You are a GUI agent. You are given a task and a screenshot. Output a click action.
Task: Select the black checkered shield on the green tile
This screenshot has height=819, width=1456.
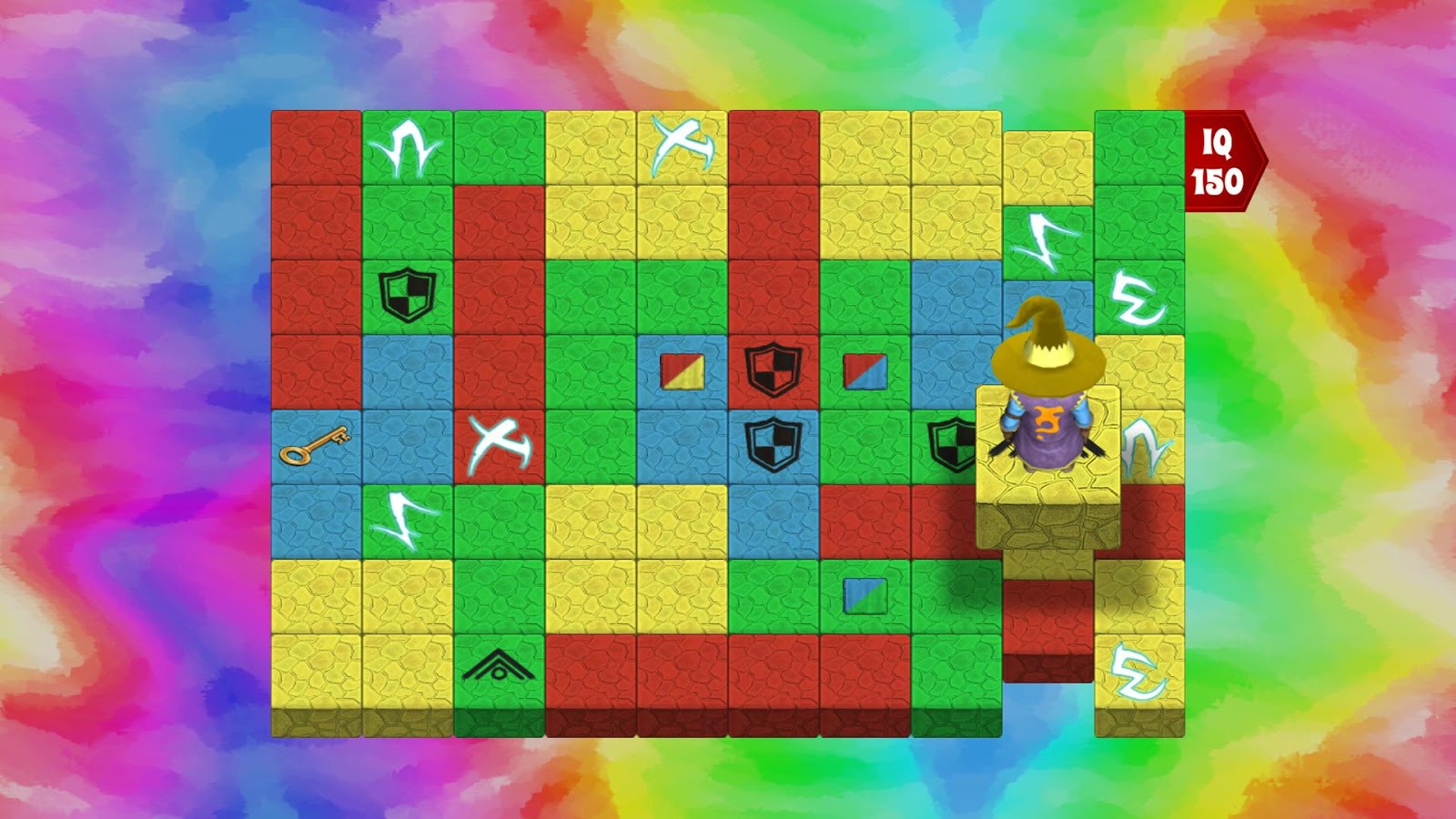coord(407,291)
